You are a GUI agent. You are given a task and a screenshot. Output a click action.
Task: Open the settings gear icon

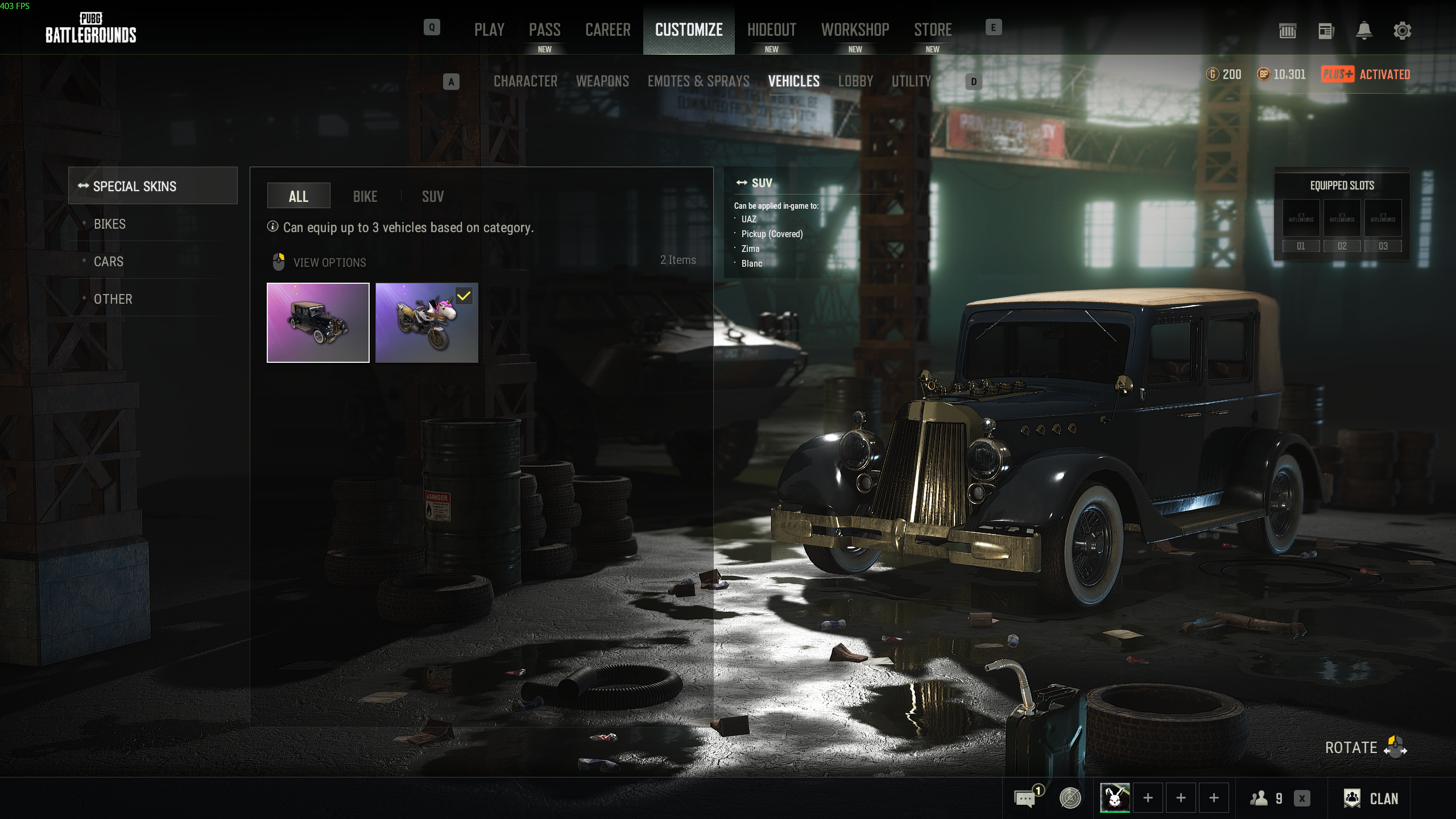pyautogui.click(x=1402, y=31)
